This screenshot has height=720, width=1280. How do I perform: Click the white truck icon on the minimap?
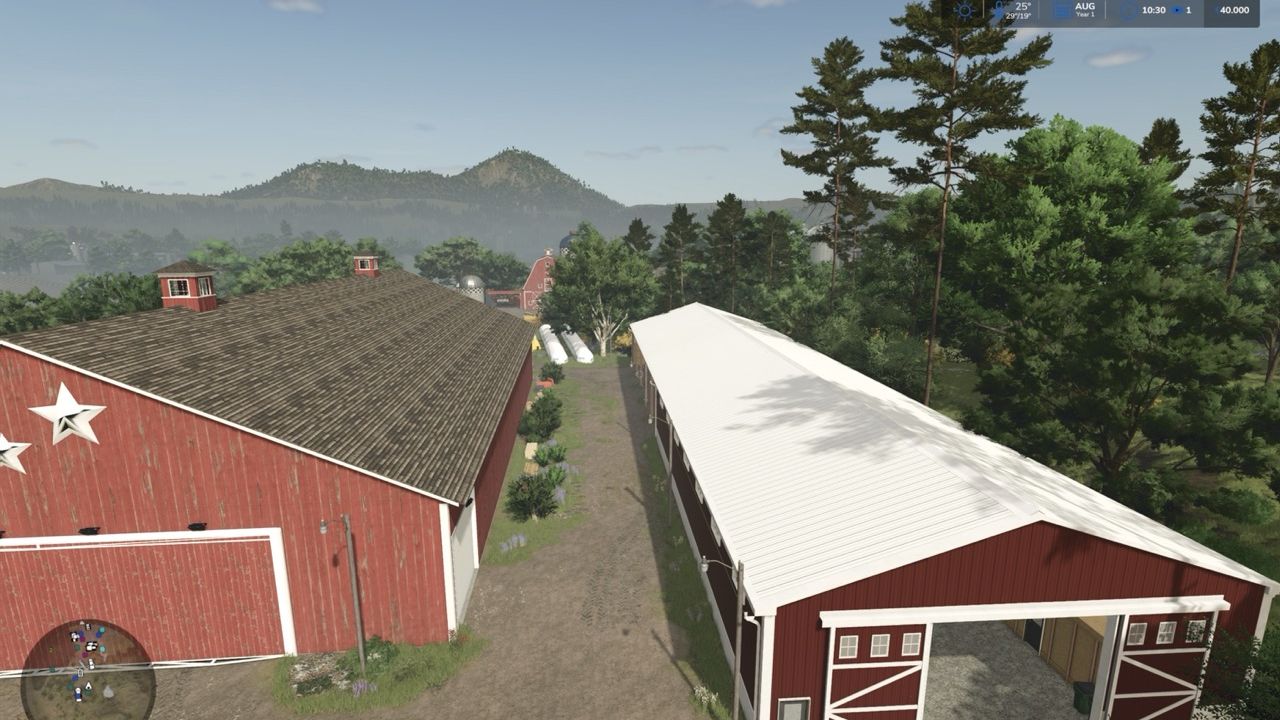coord(90,664)
